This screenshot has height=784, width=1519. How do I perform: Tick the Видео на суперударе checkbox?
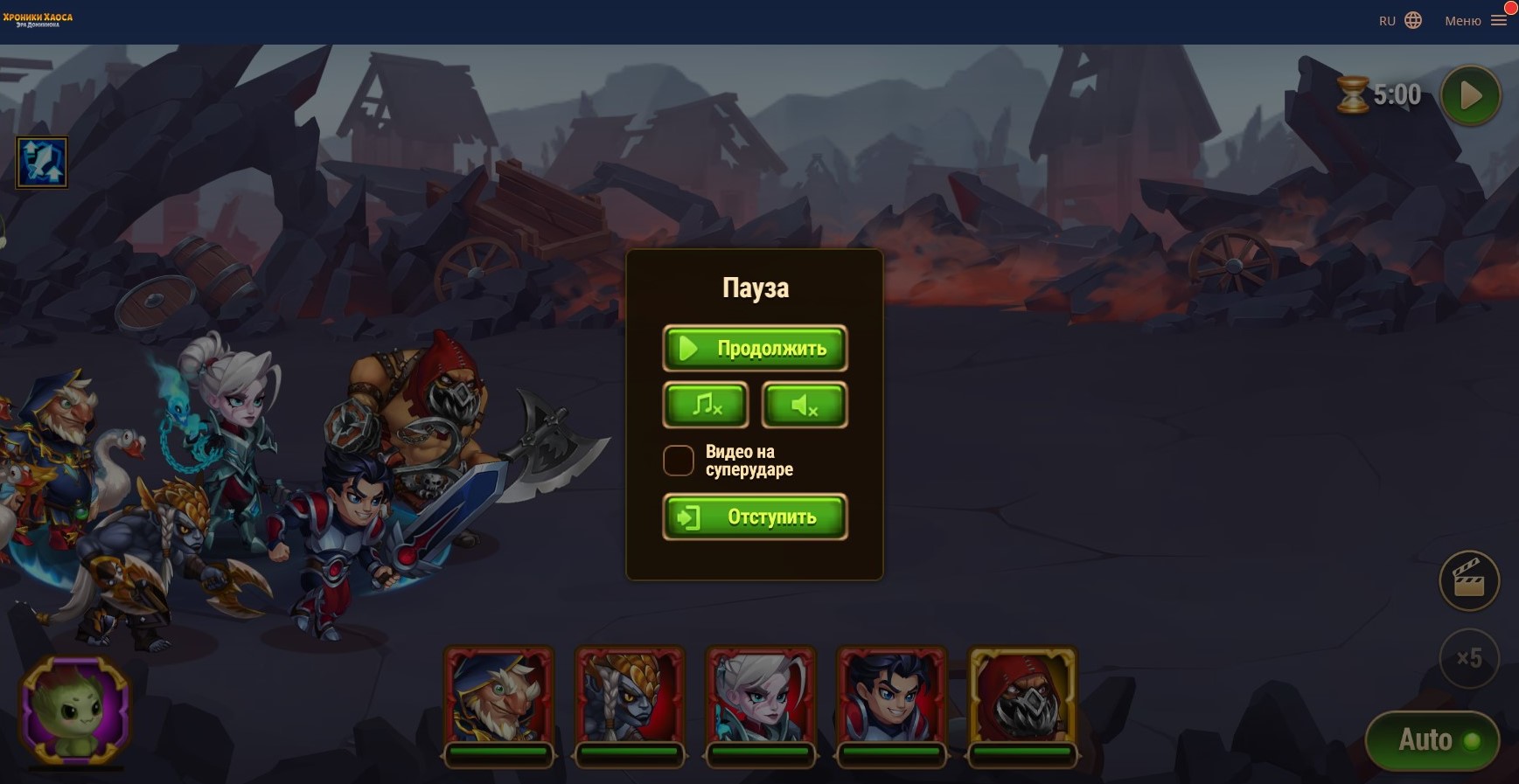(x=679, y=461)
